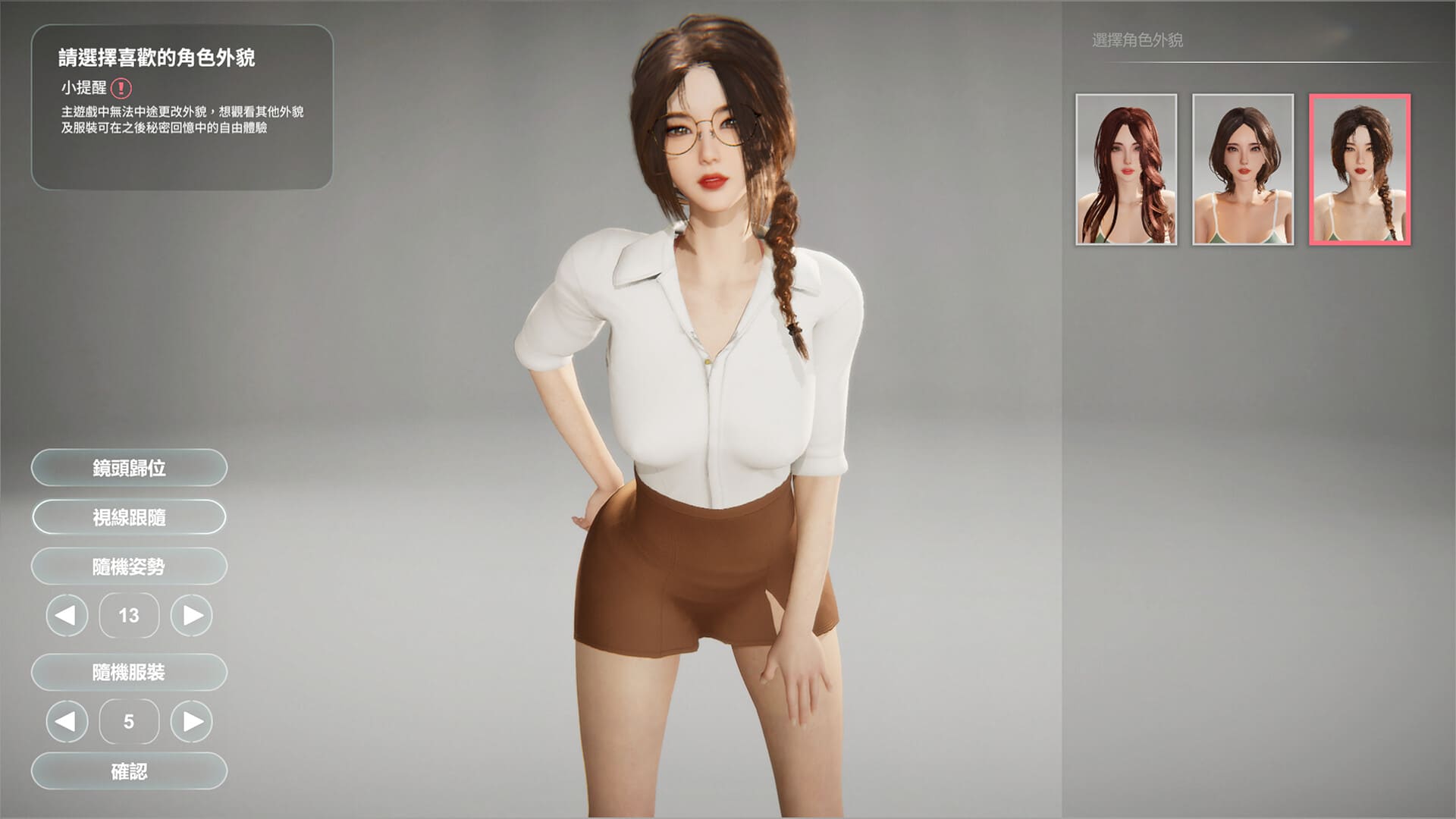Confirm selection with 確認 button
Screen dimensions: 1456x819
[129, 771]
